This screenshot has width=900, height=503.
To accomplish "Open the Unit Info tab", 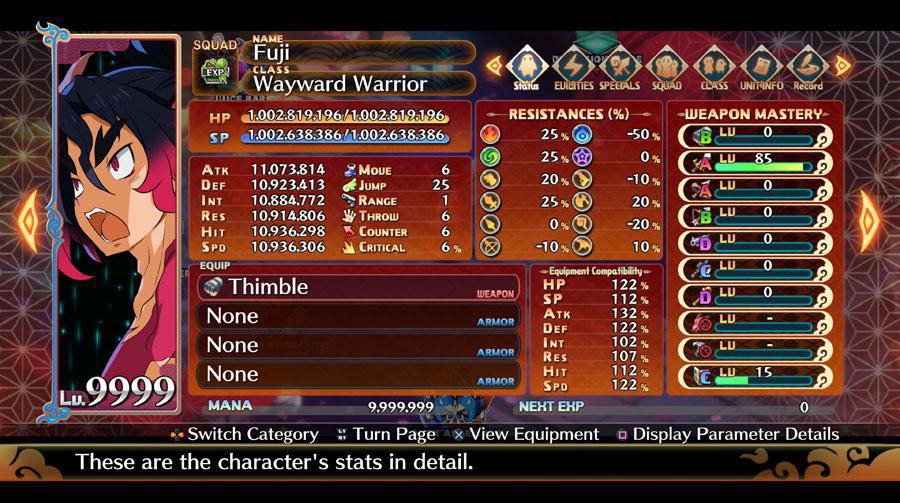I will 761,68.
